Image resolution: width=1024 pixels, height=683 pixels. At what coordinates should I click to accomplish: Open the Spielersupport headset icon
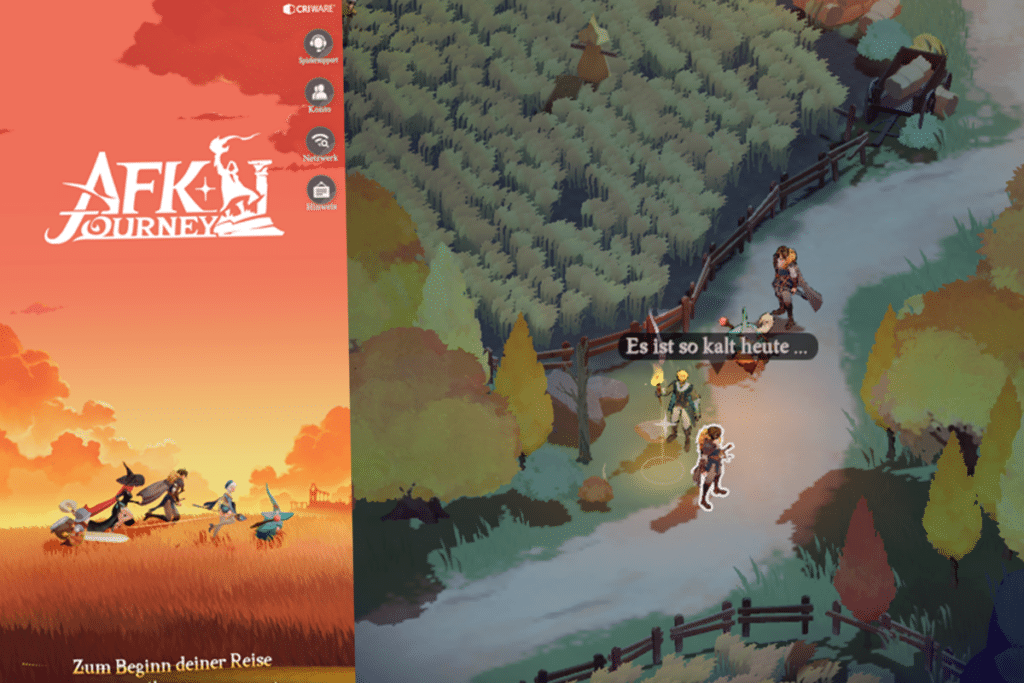pos(319,44)
